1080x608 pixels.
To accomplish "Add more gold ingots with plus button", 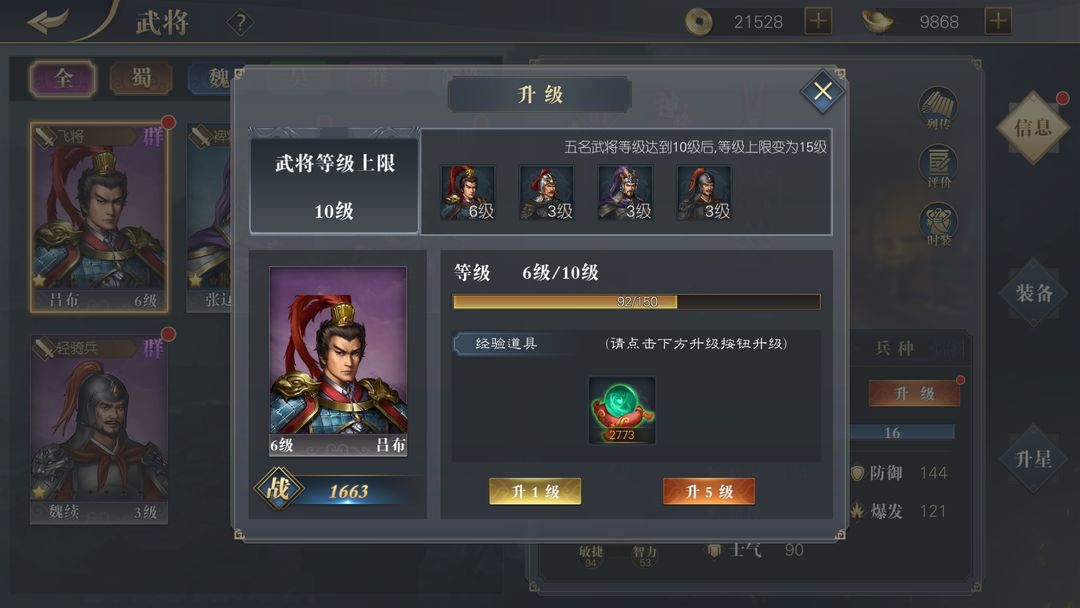I will 997,21.
